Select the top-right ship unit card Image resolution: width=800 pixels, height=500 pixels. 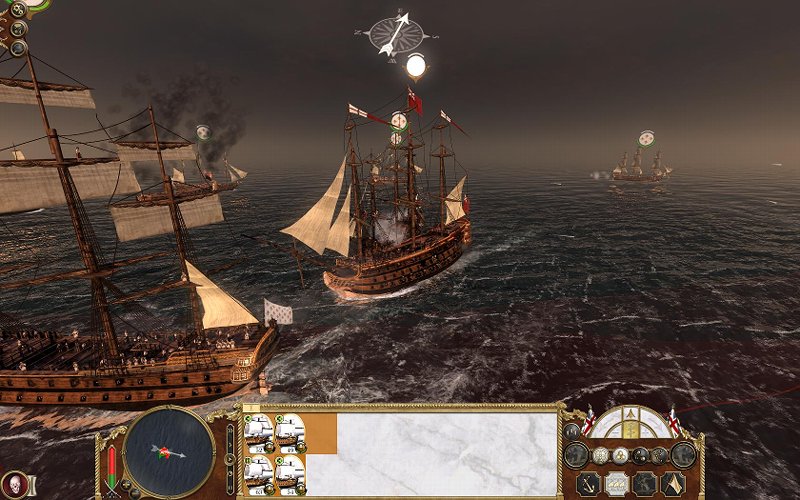click(290, 432)
